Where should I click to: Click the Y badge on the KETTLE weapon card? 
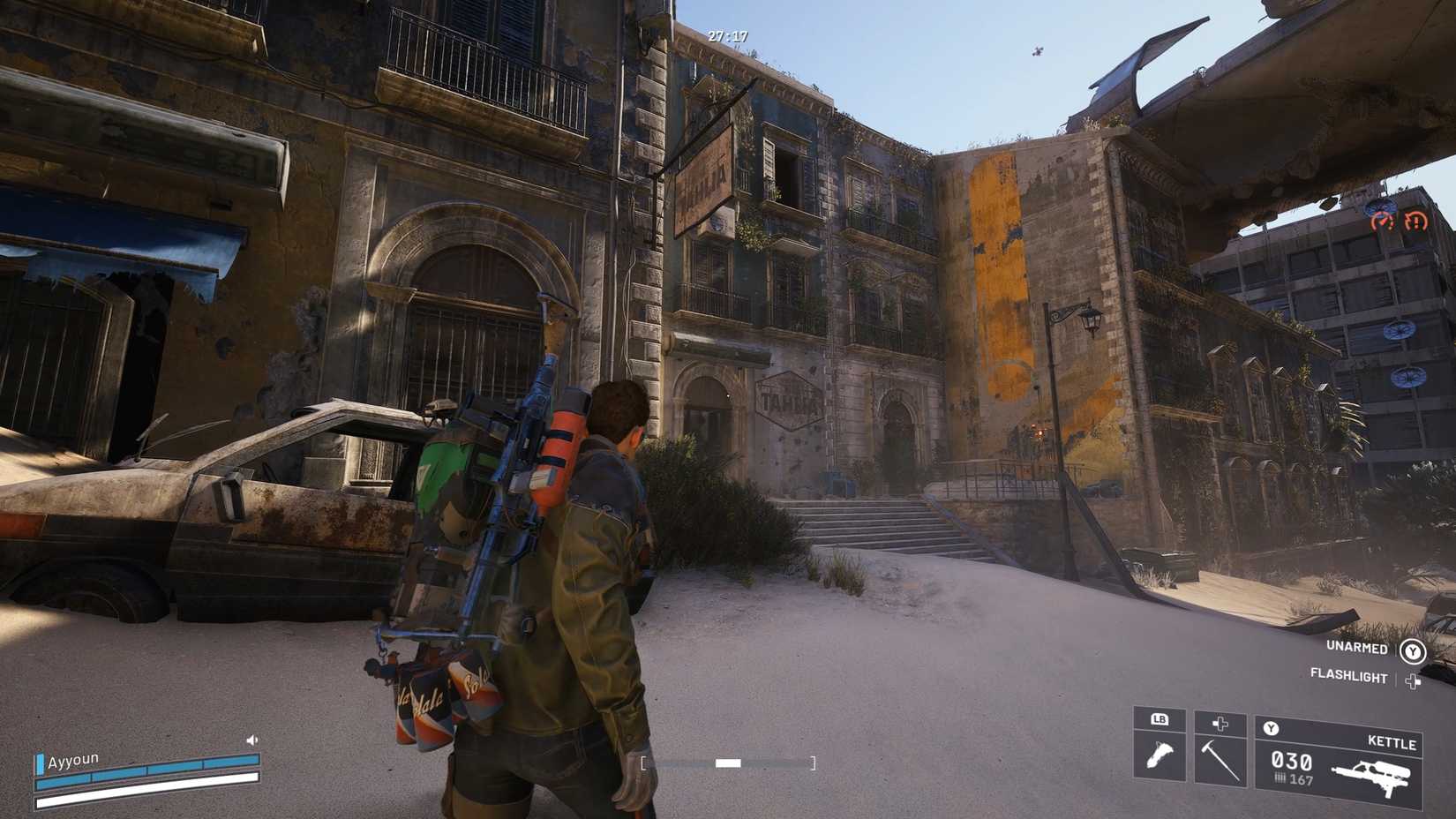pos(1271,728)
